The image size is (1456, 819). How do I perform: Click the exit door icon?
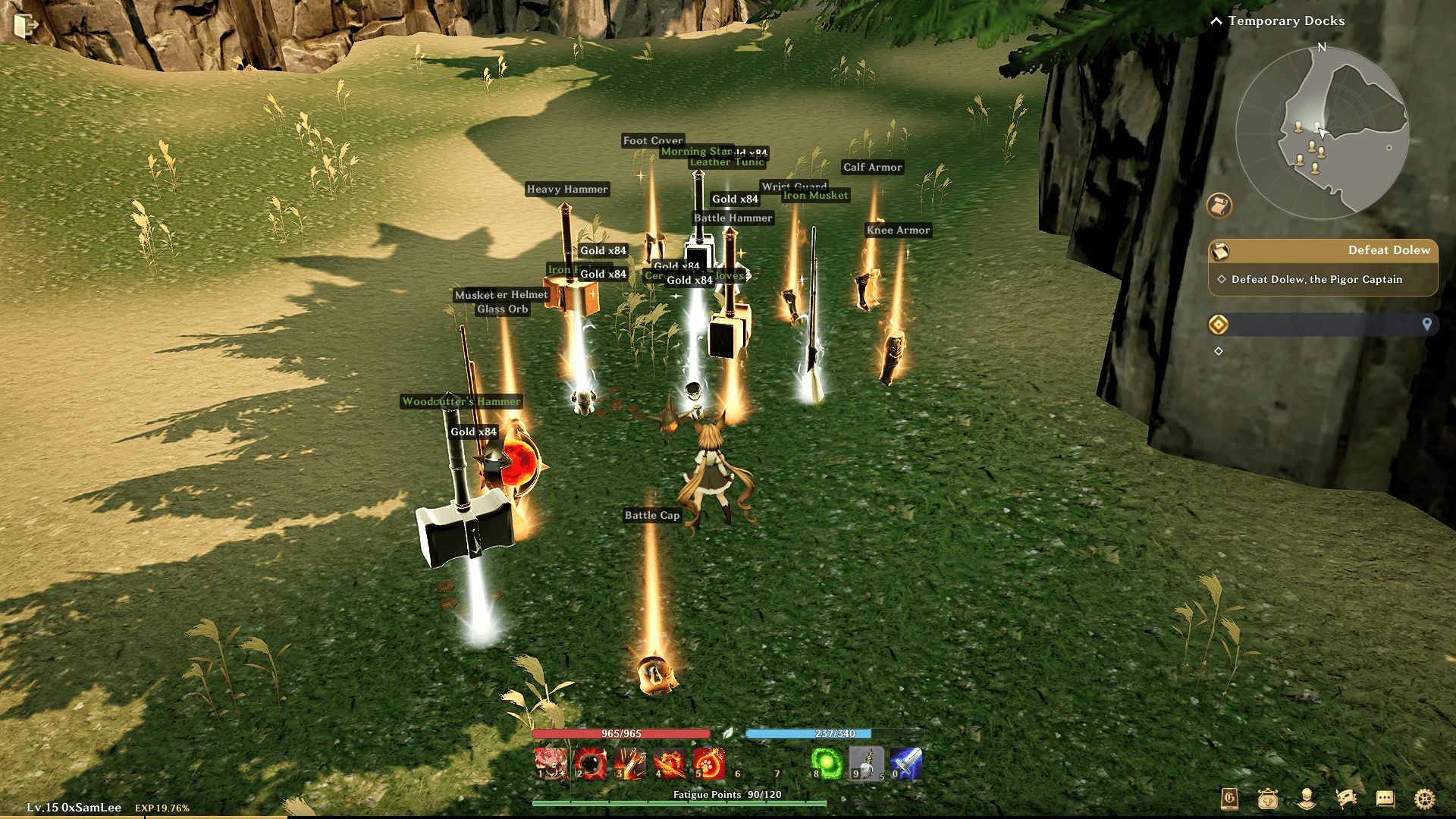[25, 25]
